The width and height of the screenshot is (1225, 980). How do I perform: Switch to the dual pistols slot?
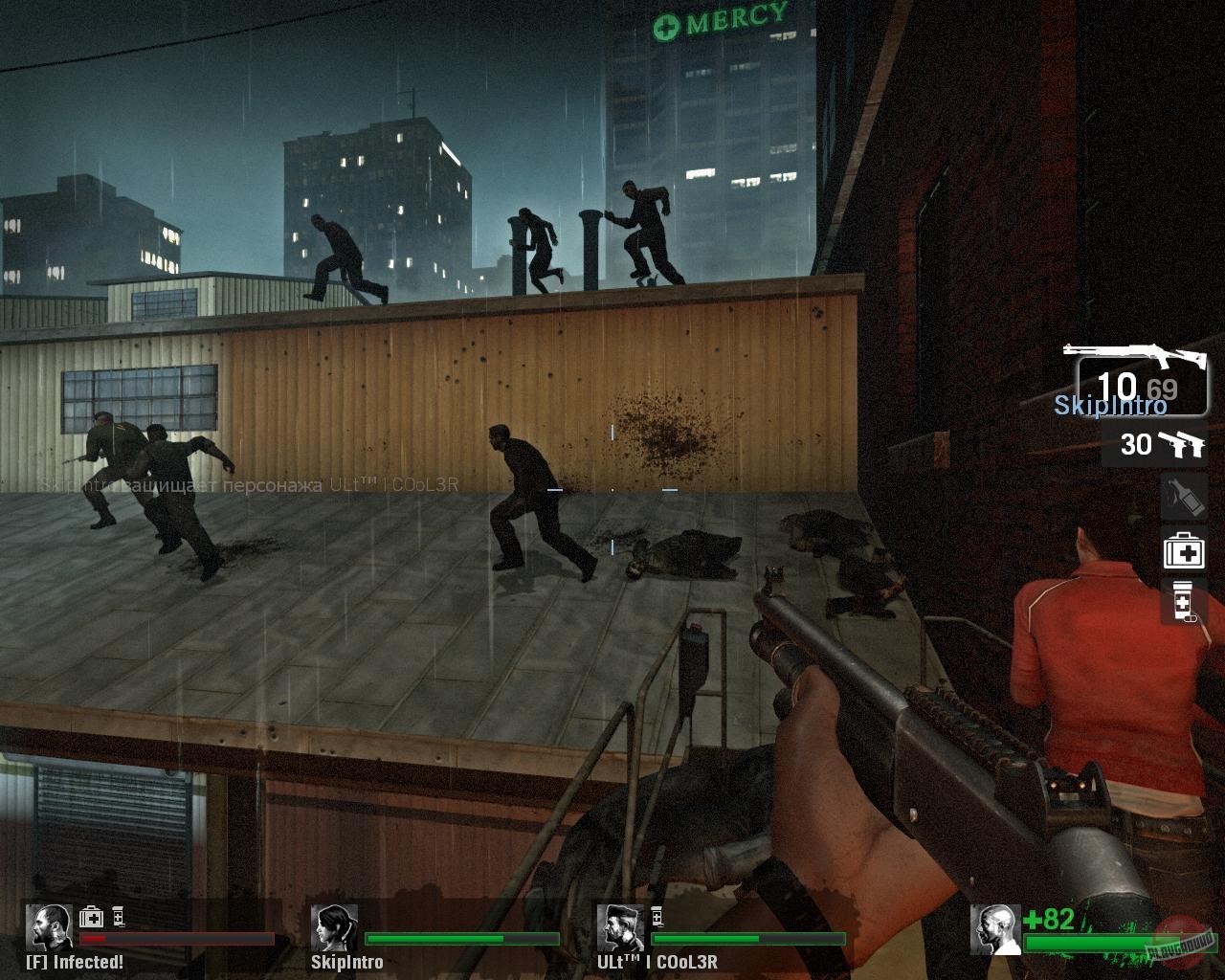[x=1153, y=443]
